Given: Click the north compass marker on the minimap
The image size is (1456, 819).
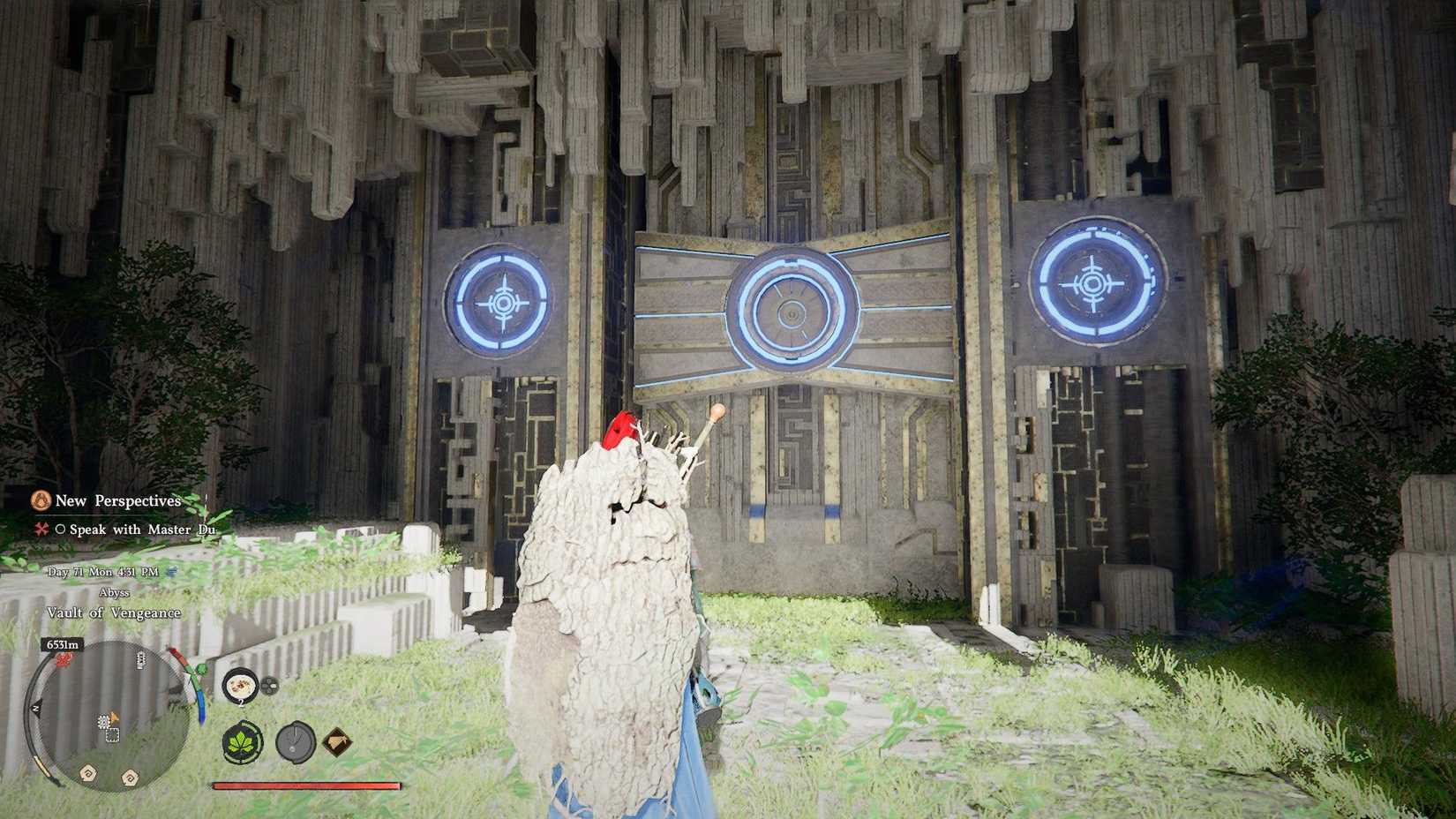Looking at the screenshot, I should (x=35, y=706).
